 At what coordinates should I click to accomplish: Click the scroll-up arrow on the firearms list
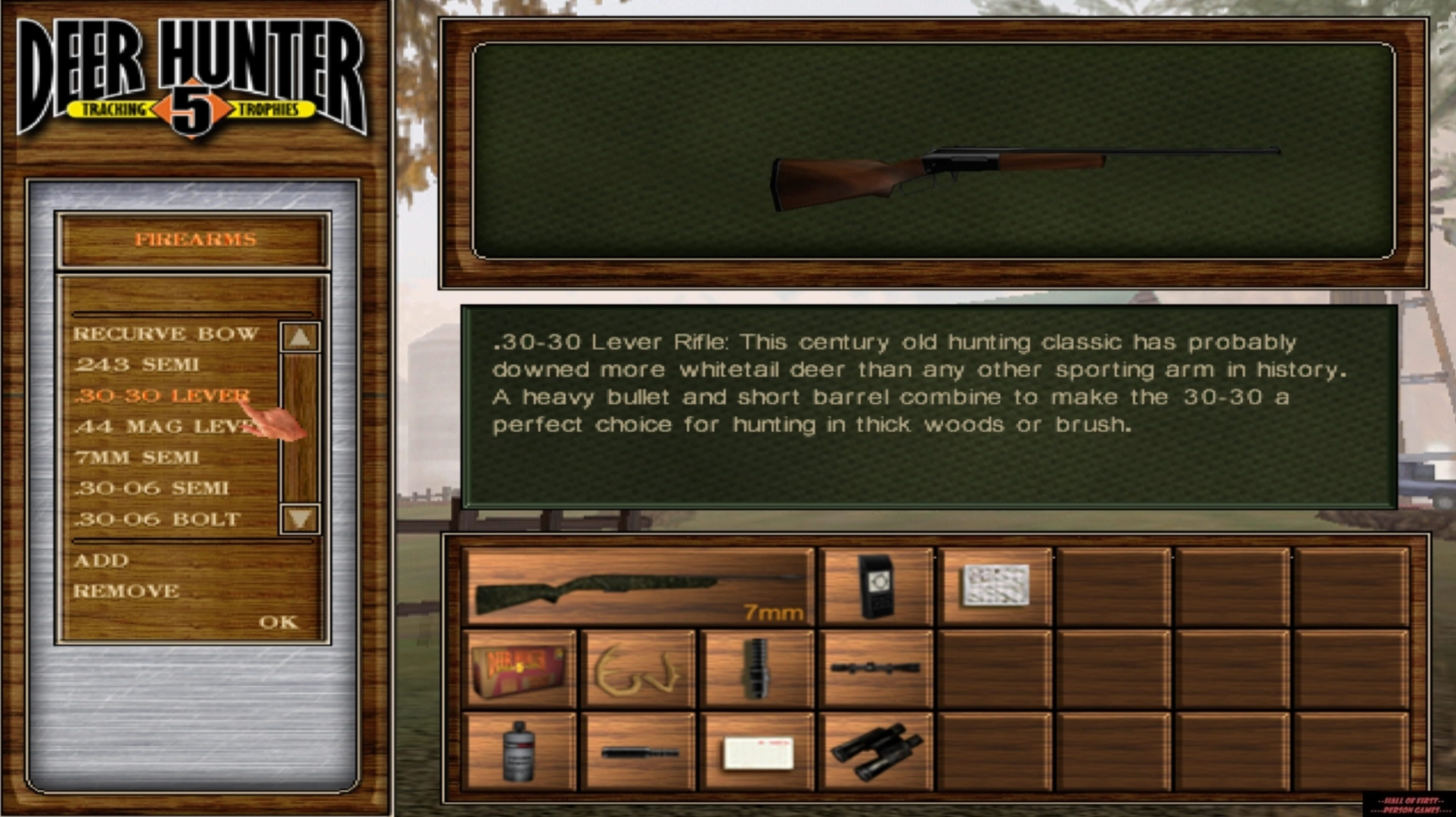pos(299,338)
